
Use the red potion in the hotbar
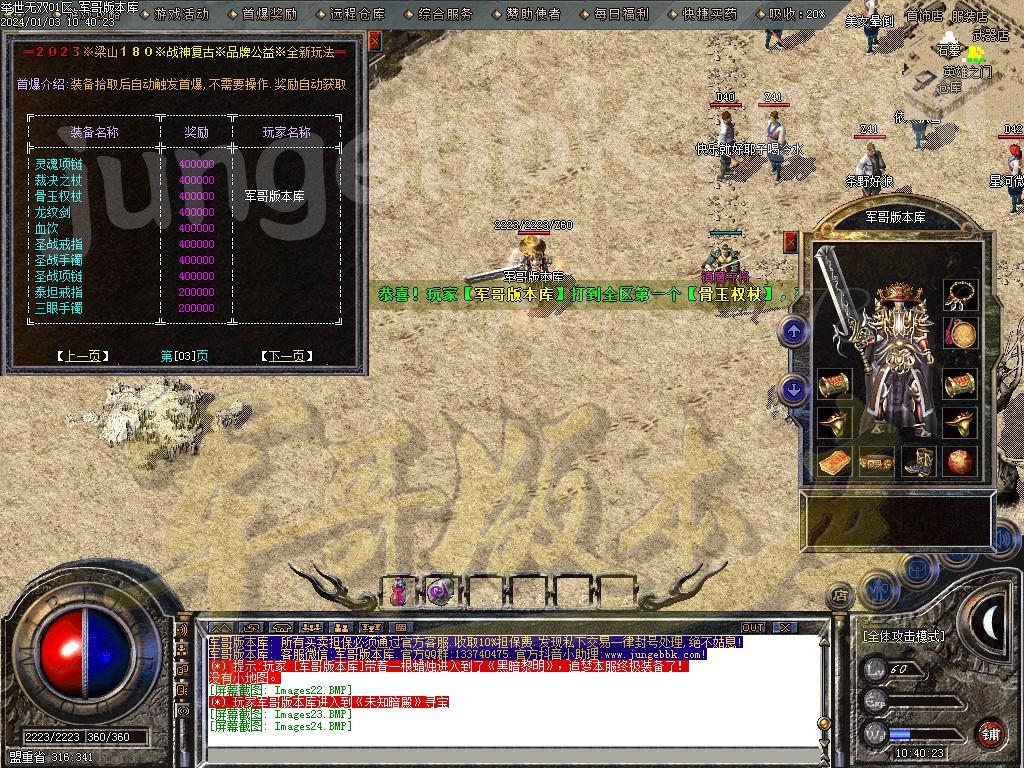pos(399,591)
